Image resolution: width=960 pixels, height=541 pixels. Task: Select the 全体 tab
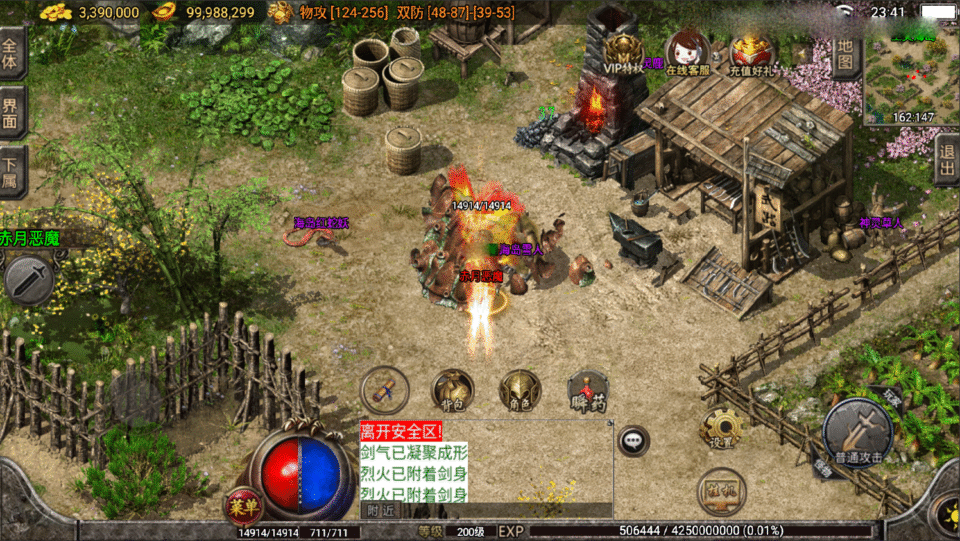(12, 55)
